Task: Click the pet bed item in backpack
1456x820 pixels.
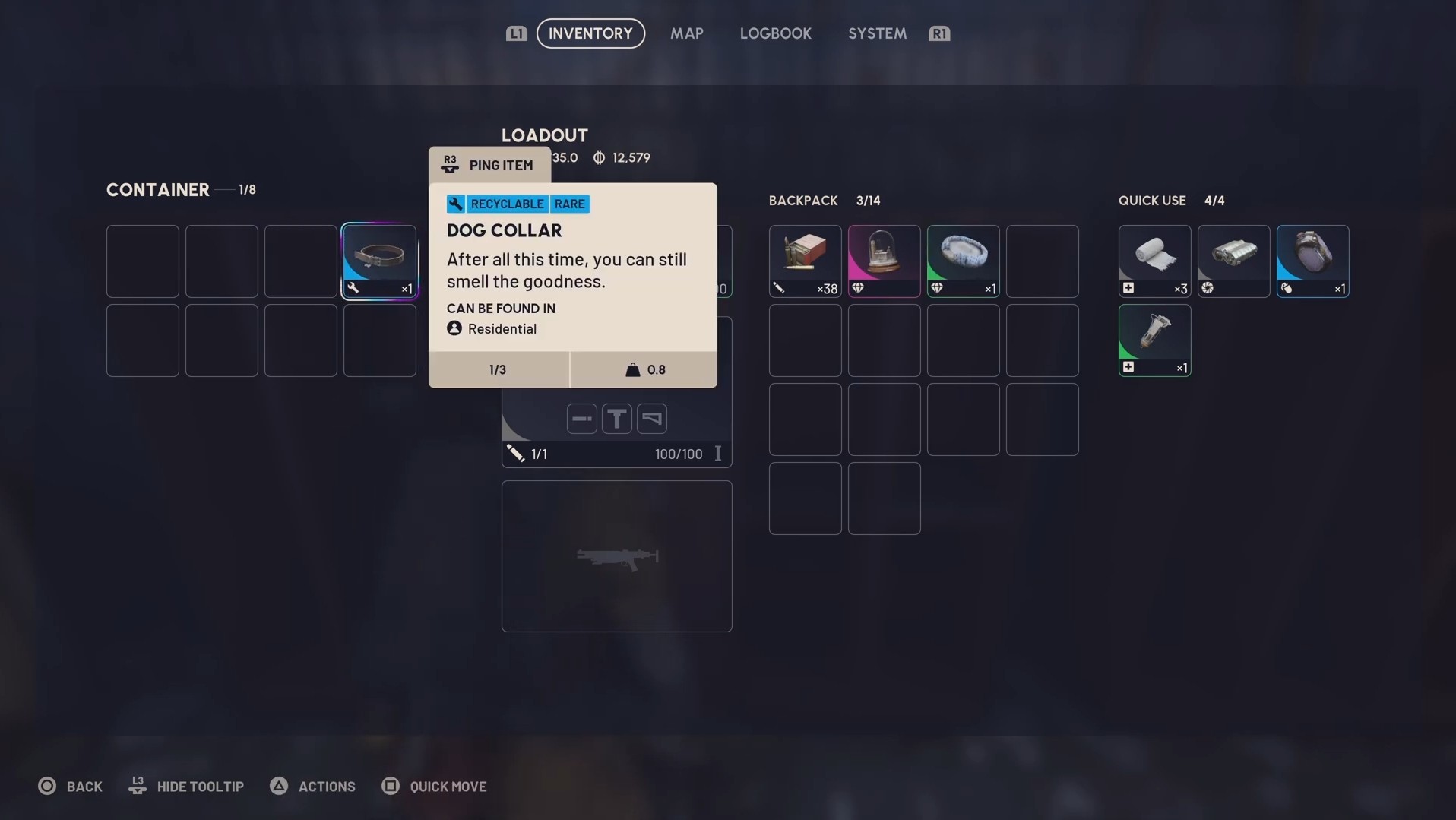Action: click(x=962, y=261)
